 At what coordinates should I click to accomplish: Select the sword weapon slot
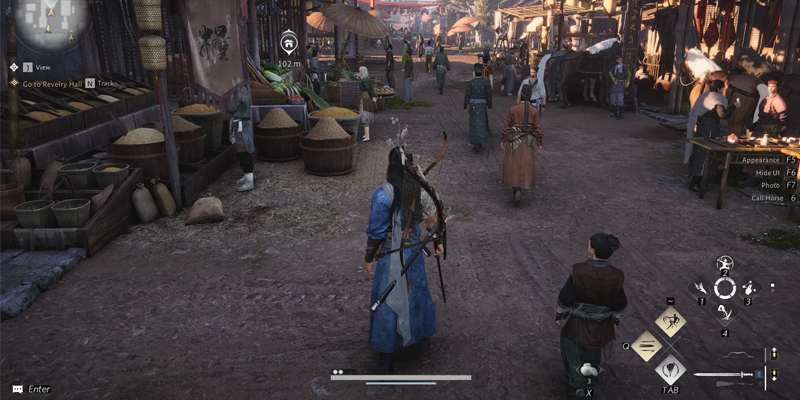click(722, 375)
